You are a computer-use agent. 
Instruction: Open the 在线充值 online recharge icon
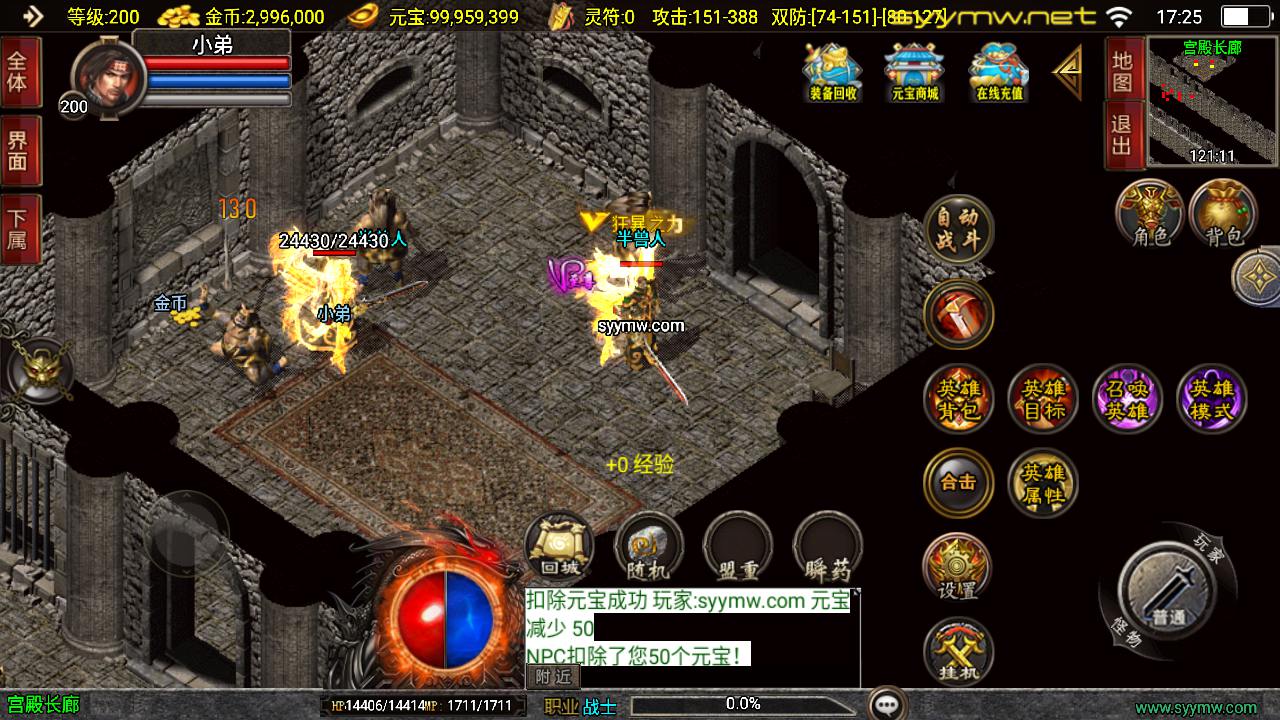[x=999, y=71]
